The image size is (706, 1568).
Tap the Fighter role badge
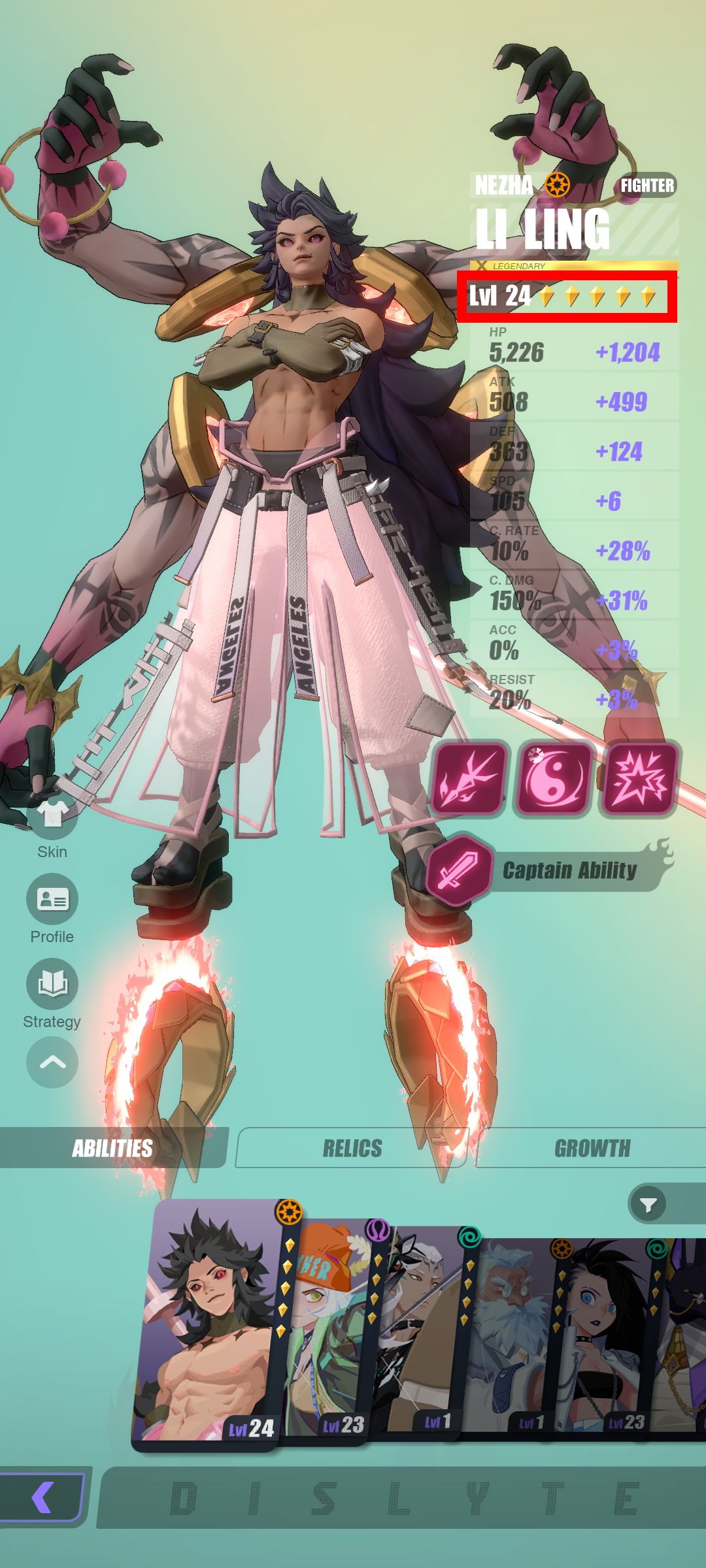(x=647, y=186)
